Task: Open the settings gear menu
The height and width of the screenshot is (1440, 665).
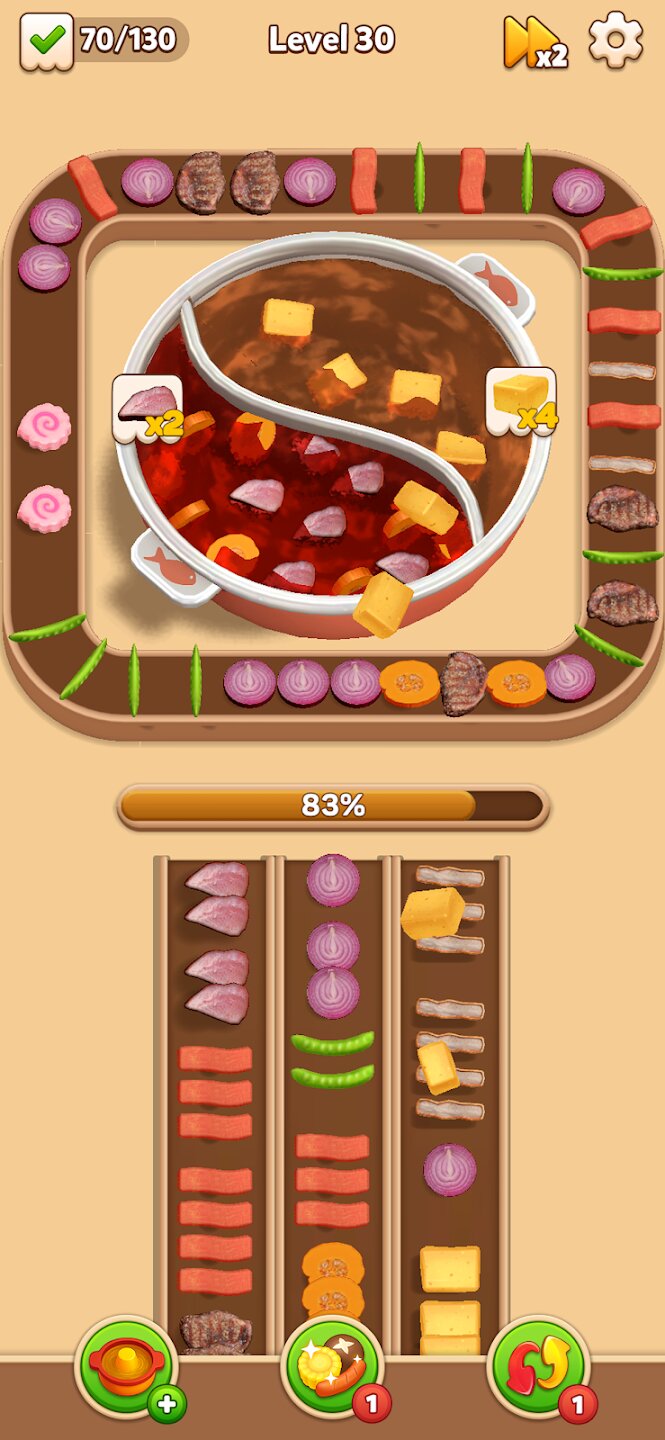Action: (x=615, y=40)
